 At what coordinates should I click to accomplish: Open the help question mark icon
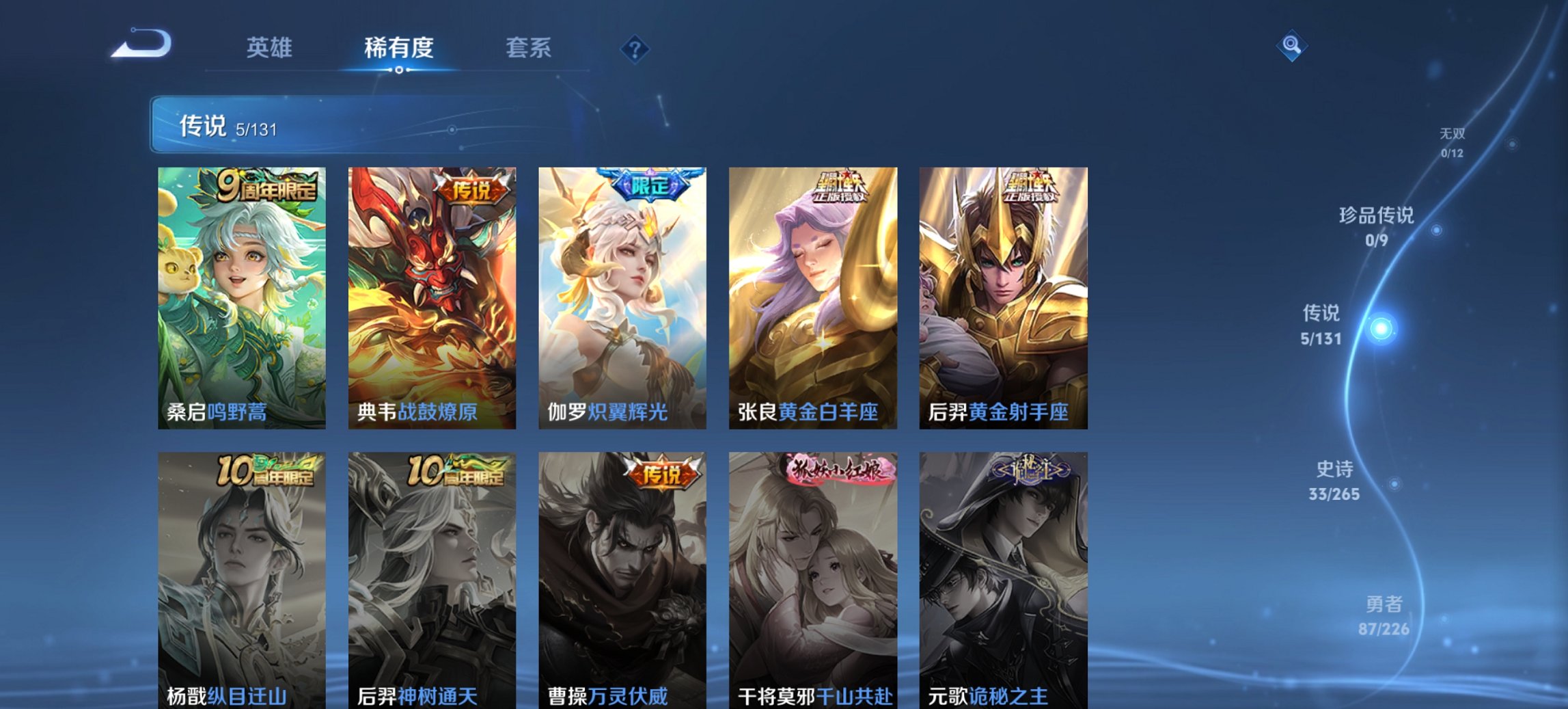coord(635,48)
